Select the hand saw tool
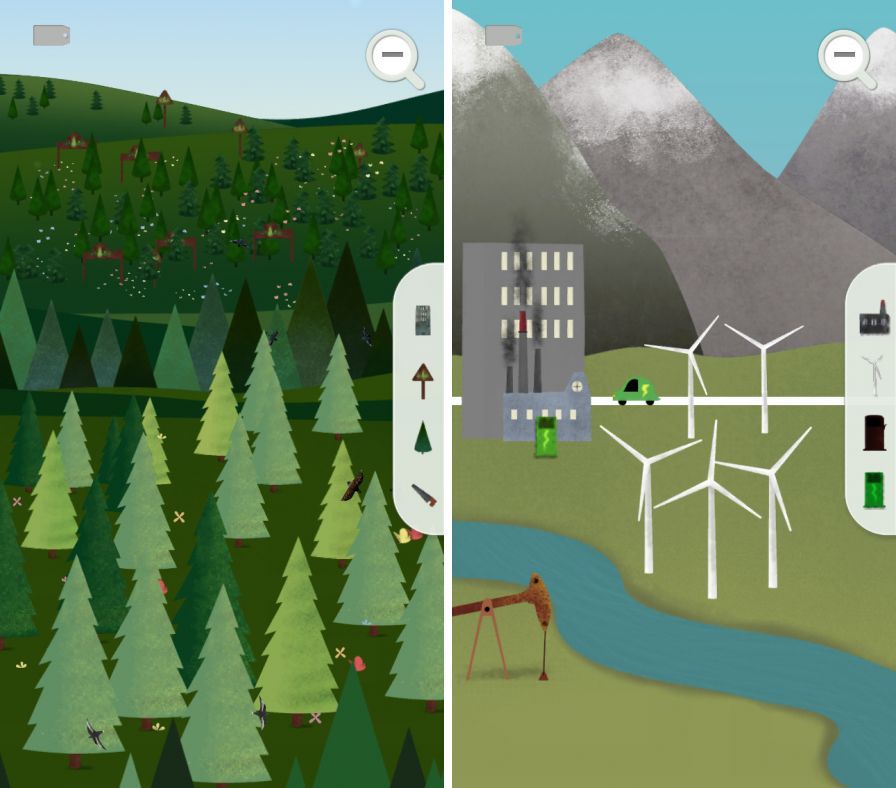The image size is (896, 788). tap(423, 494)
